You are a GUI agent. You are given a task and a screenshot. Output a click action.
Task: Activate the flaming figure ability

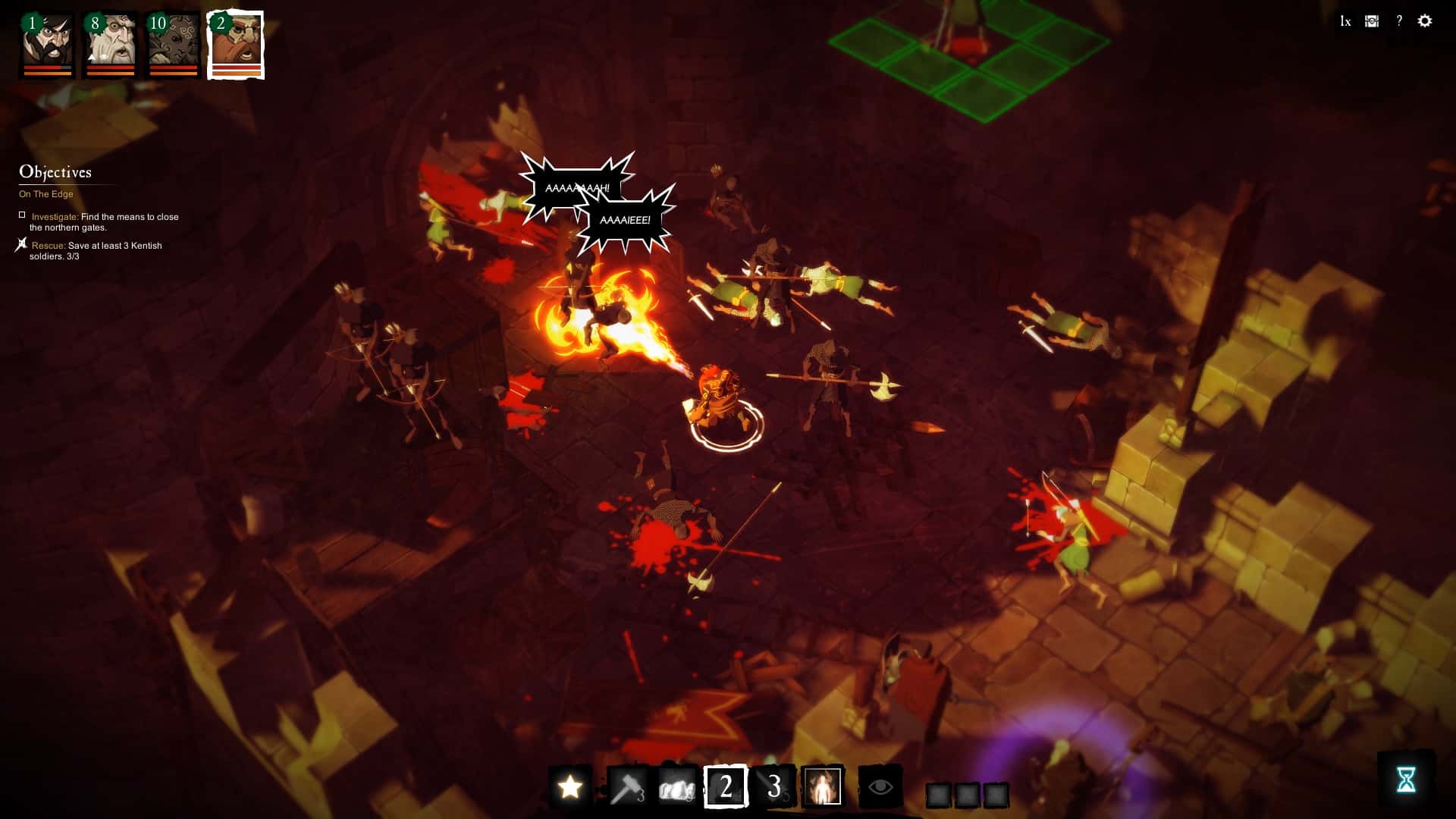tap(824, 788)
